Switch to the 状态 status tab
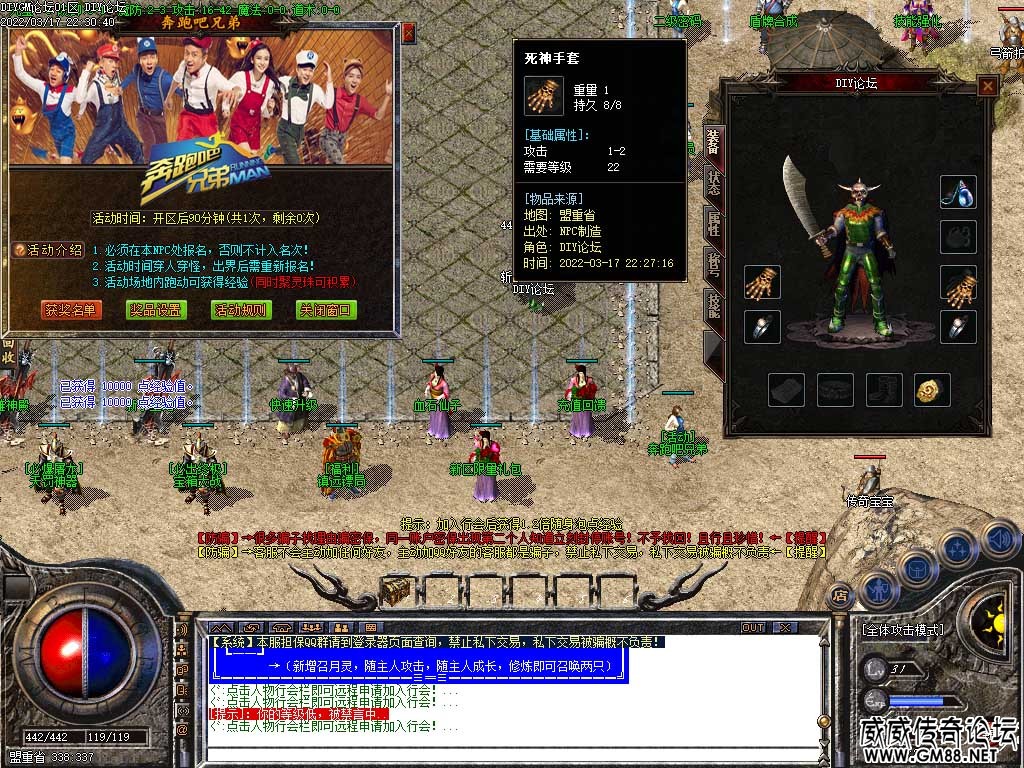This screenshot has width=1024, height=768. 714,182
